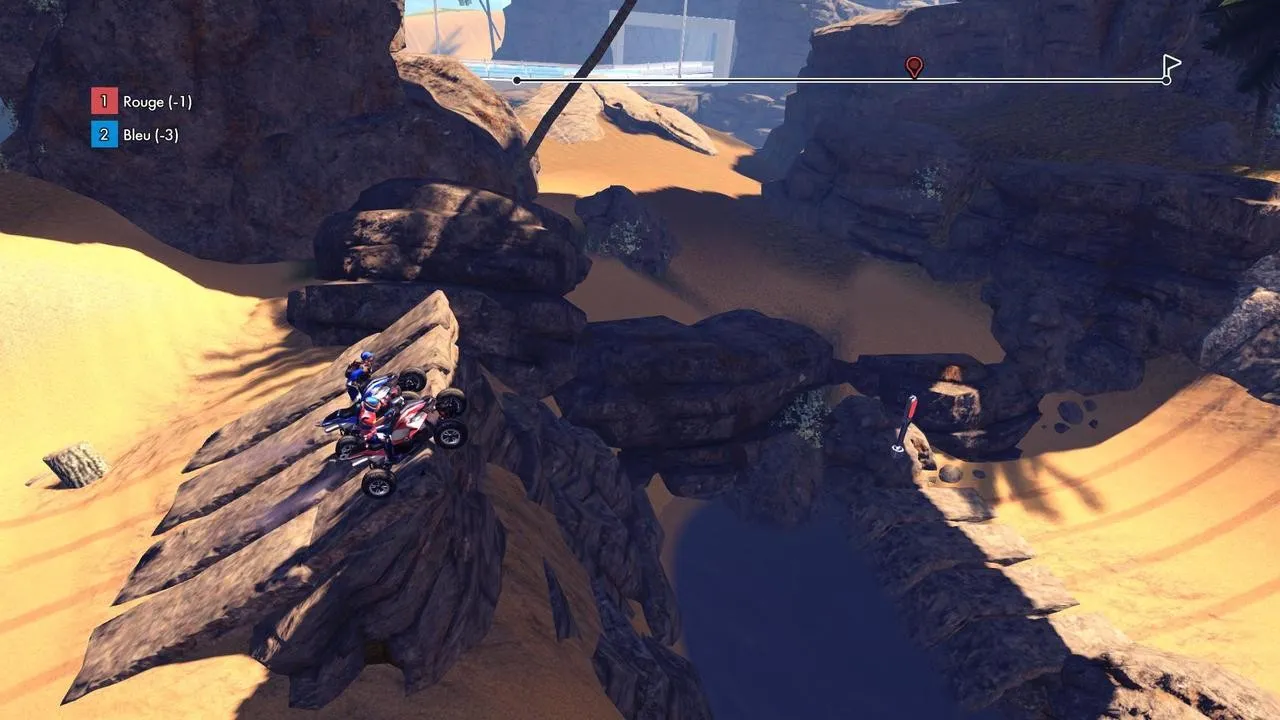The image size is (1280, 720).
Task: Click the red position marker on the track bar
Action: tap(913, 66)
